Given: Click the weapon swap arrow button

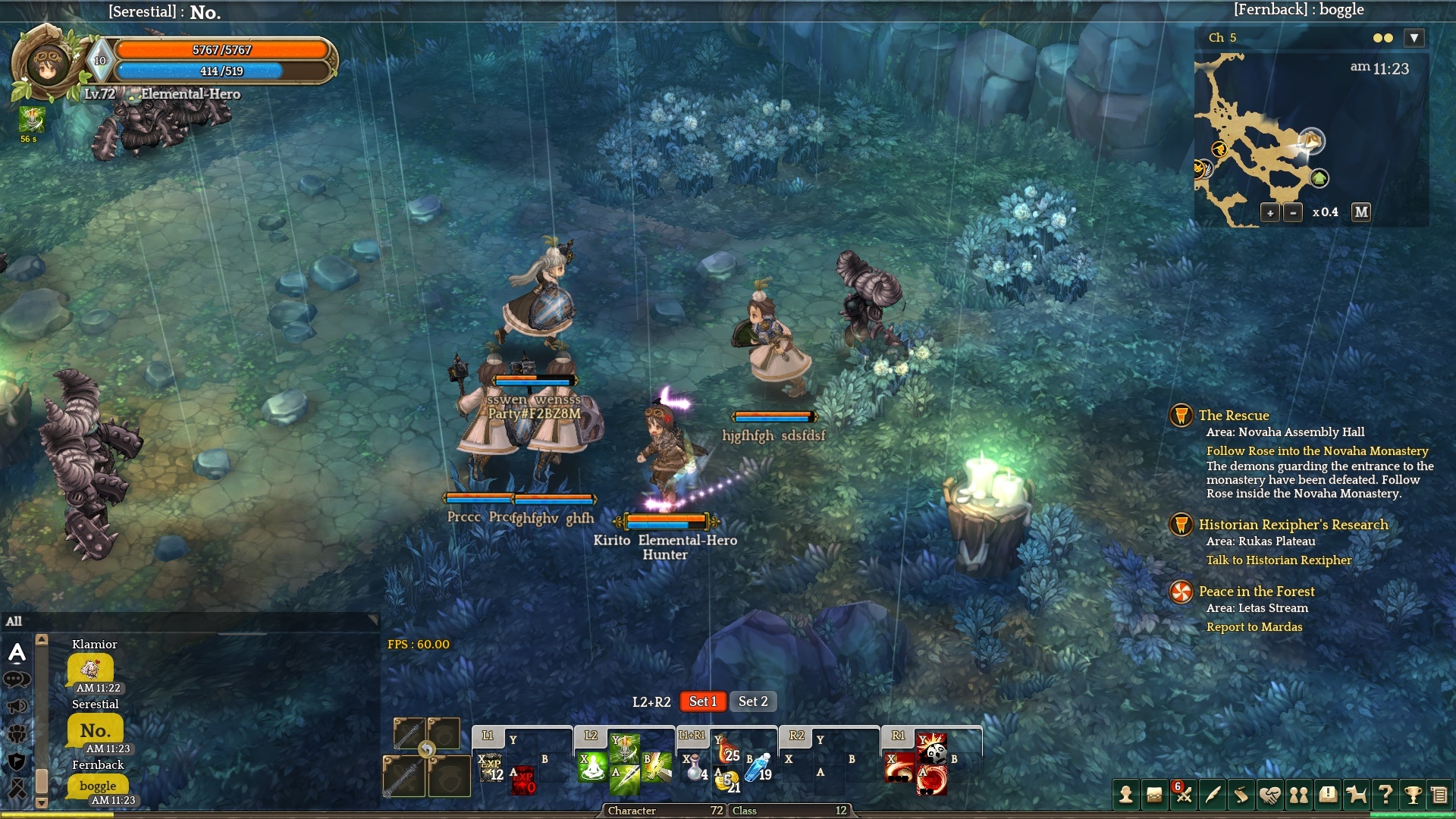Looking at the screenshot, I should click(427, 750).
